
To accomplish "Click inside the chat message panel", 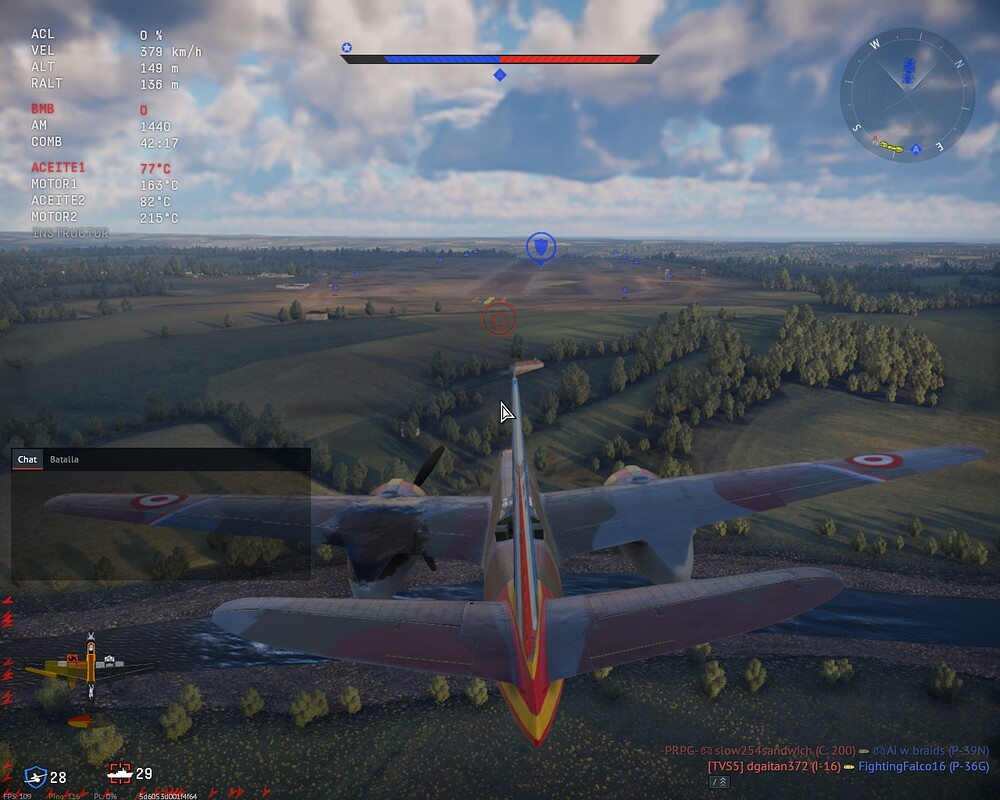I will (x=160, y=524).
